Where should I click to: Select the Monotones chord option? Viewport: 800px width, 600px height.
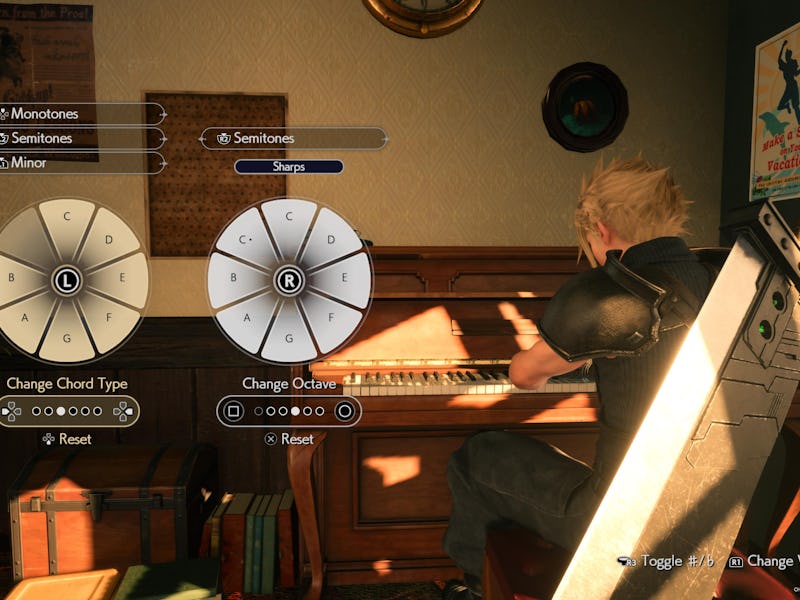[x=80, y=114]
